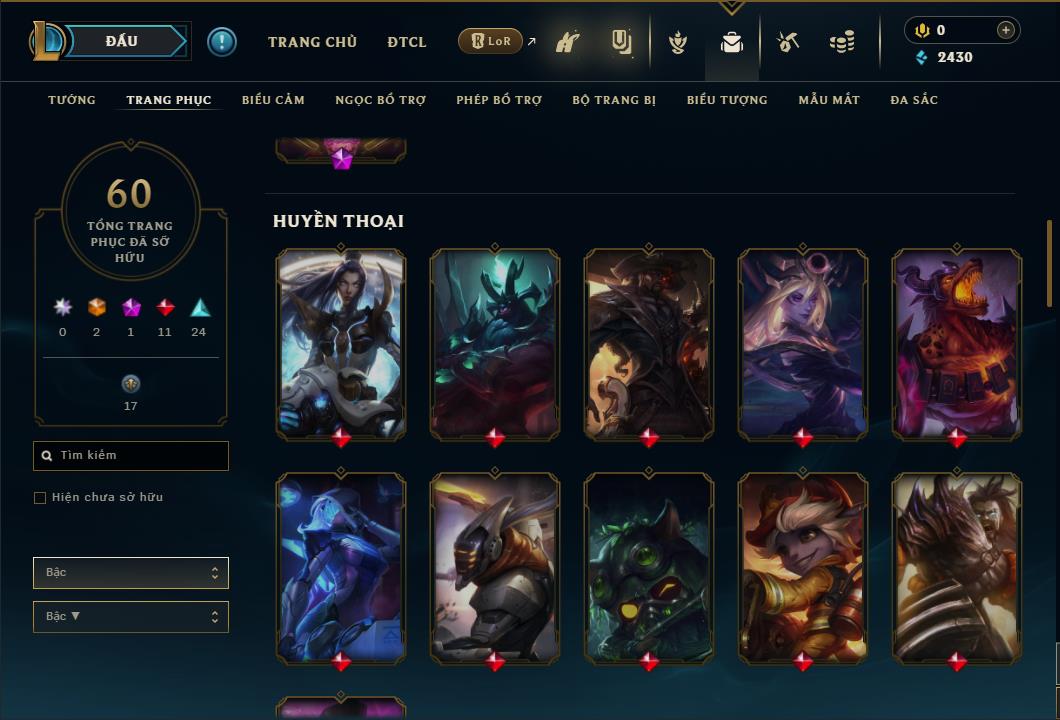This screenshot has width=1060, height=720.
Task: Open the exclamation alert icon
Action: tap(222, 42)
